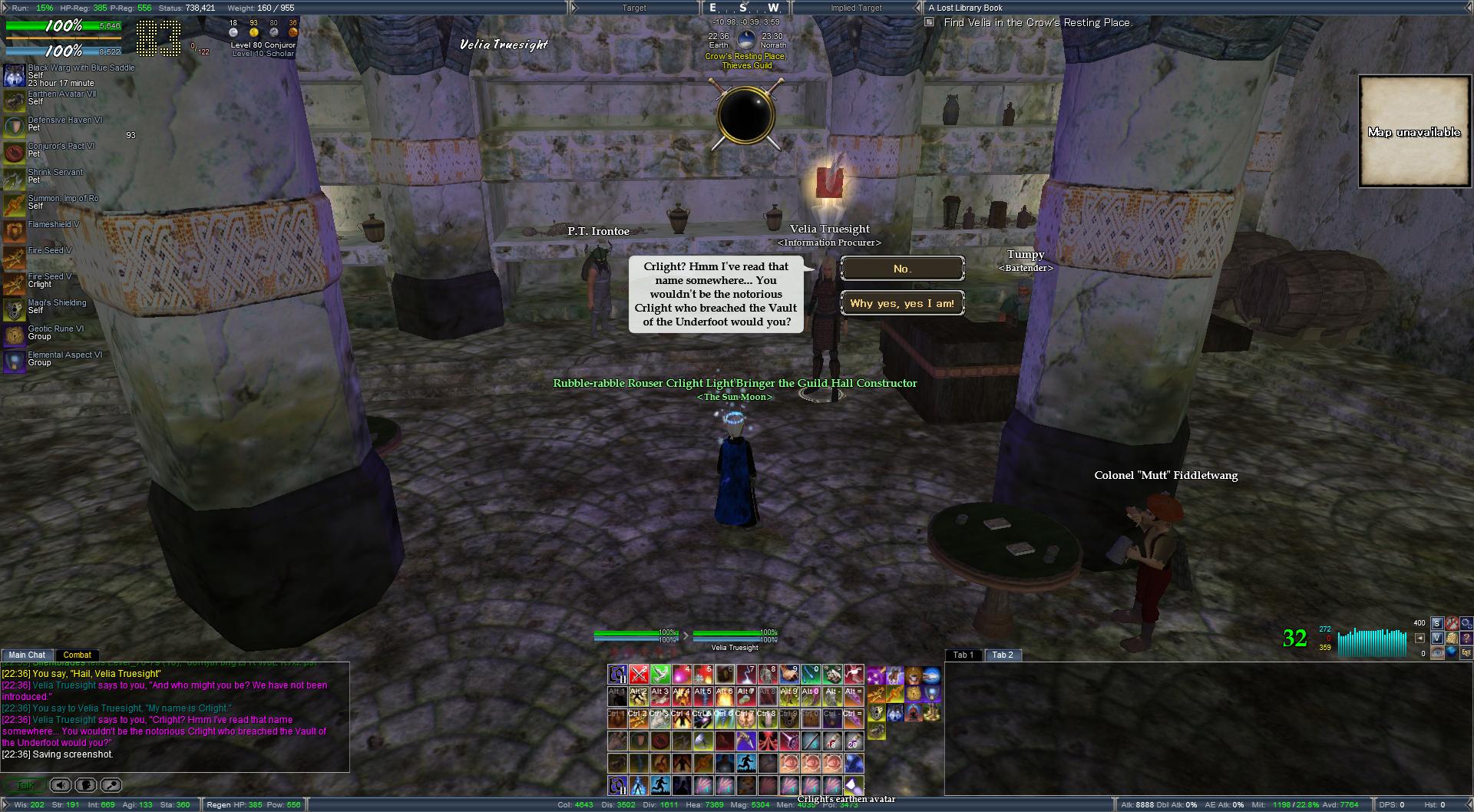Click the minimap panel
1474x812 pixels.
point(1413,131)
